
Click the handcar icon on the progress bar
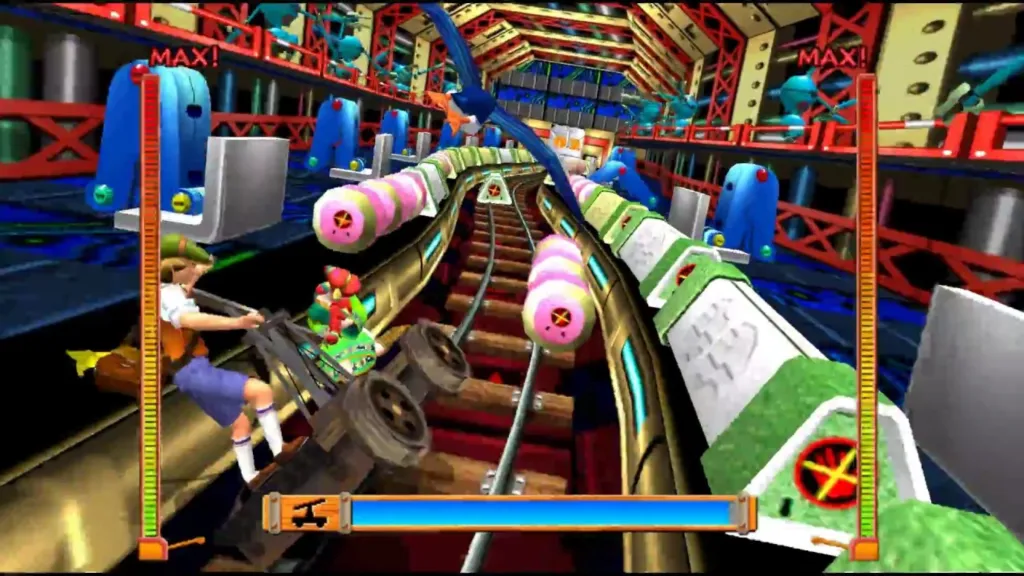(309, 514)
